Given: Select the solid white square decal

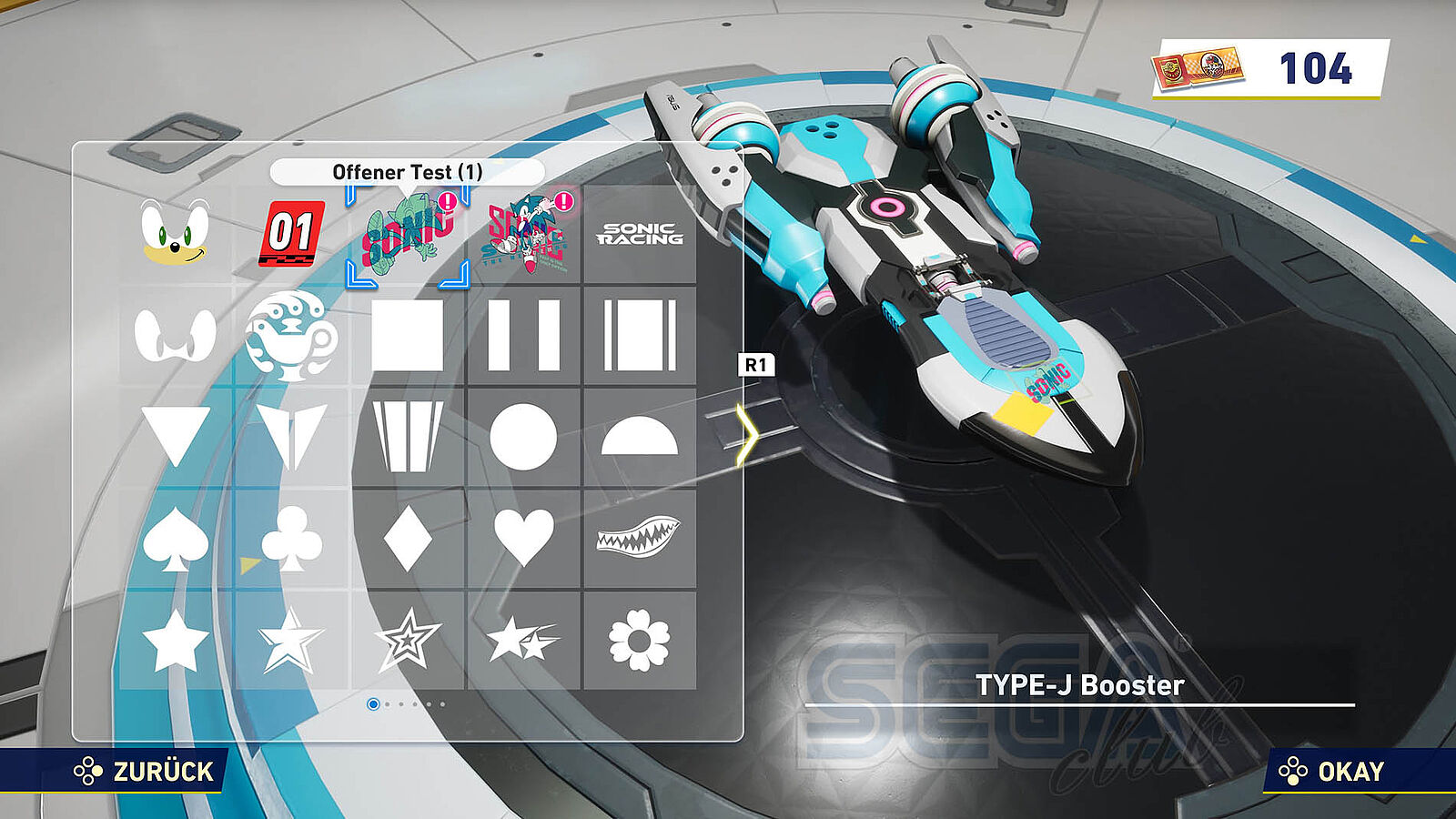Looking at the screenshot, I should tap(408, 336).
